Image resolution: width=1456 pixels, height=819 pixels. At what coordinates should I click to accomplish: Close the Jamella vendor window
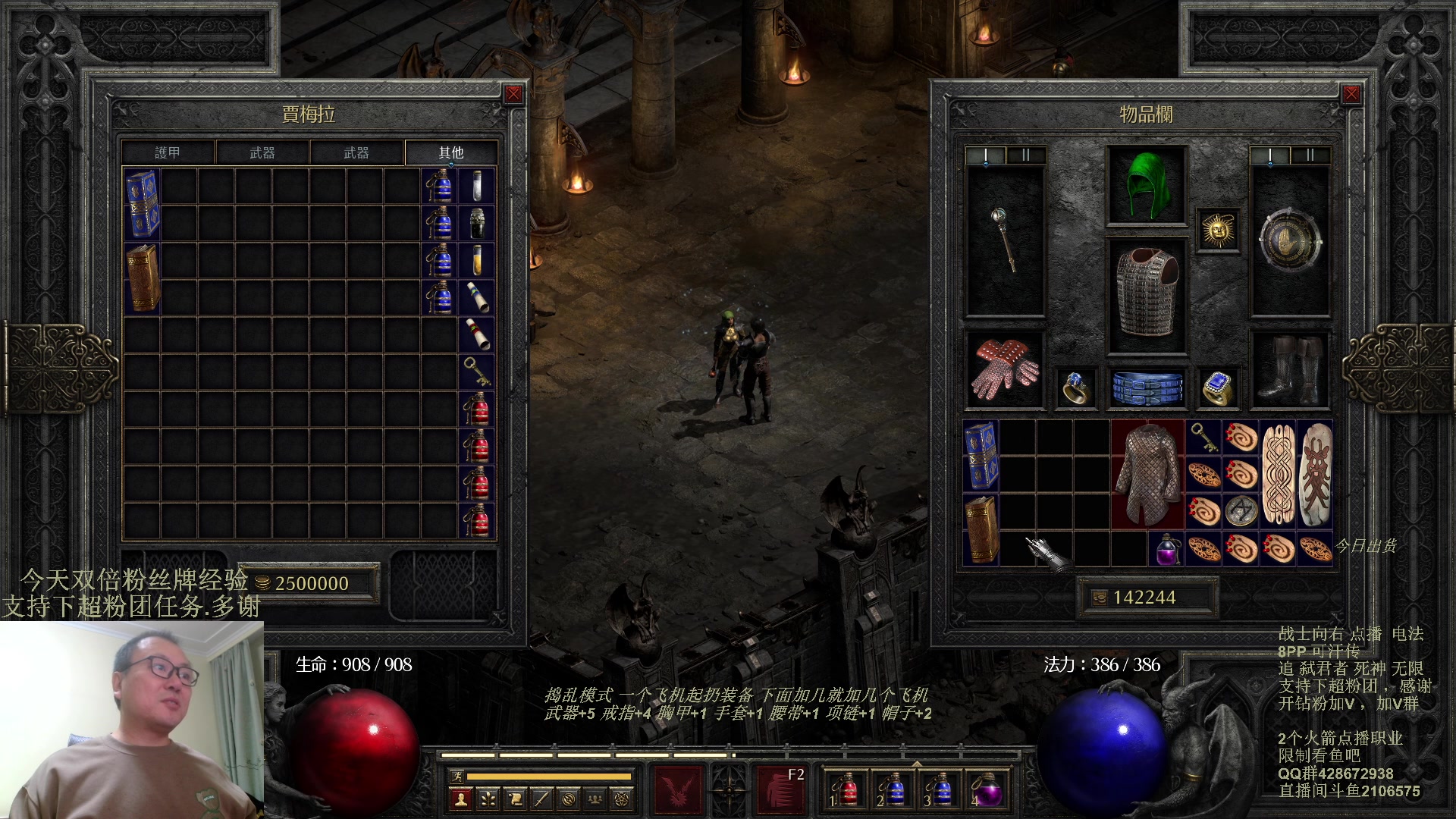[x=513, y=94]
